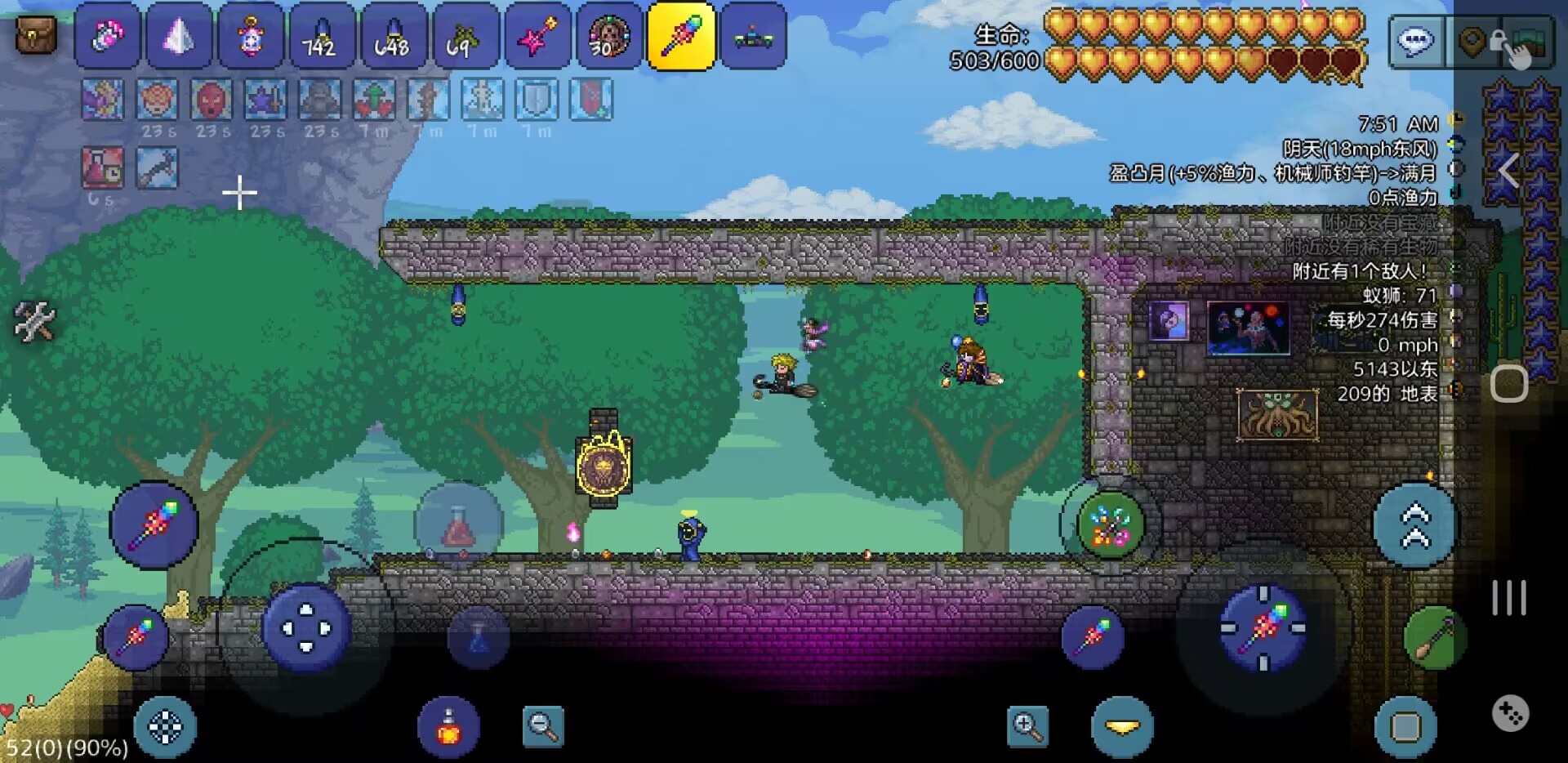The height and width of the screenshot is (763, 1568).
Task: Tap the zoom-in magnifying glass
Action: click(1027, 725)
